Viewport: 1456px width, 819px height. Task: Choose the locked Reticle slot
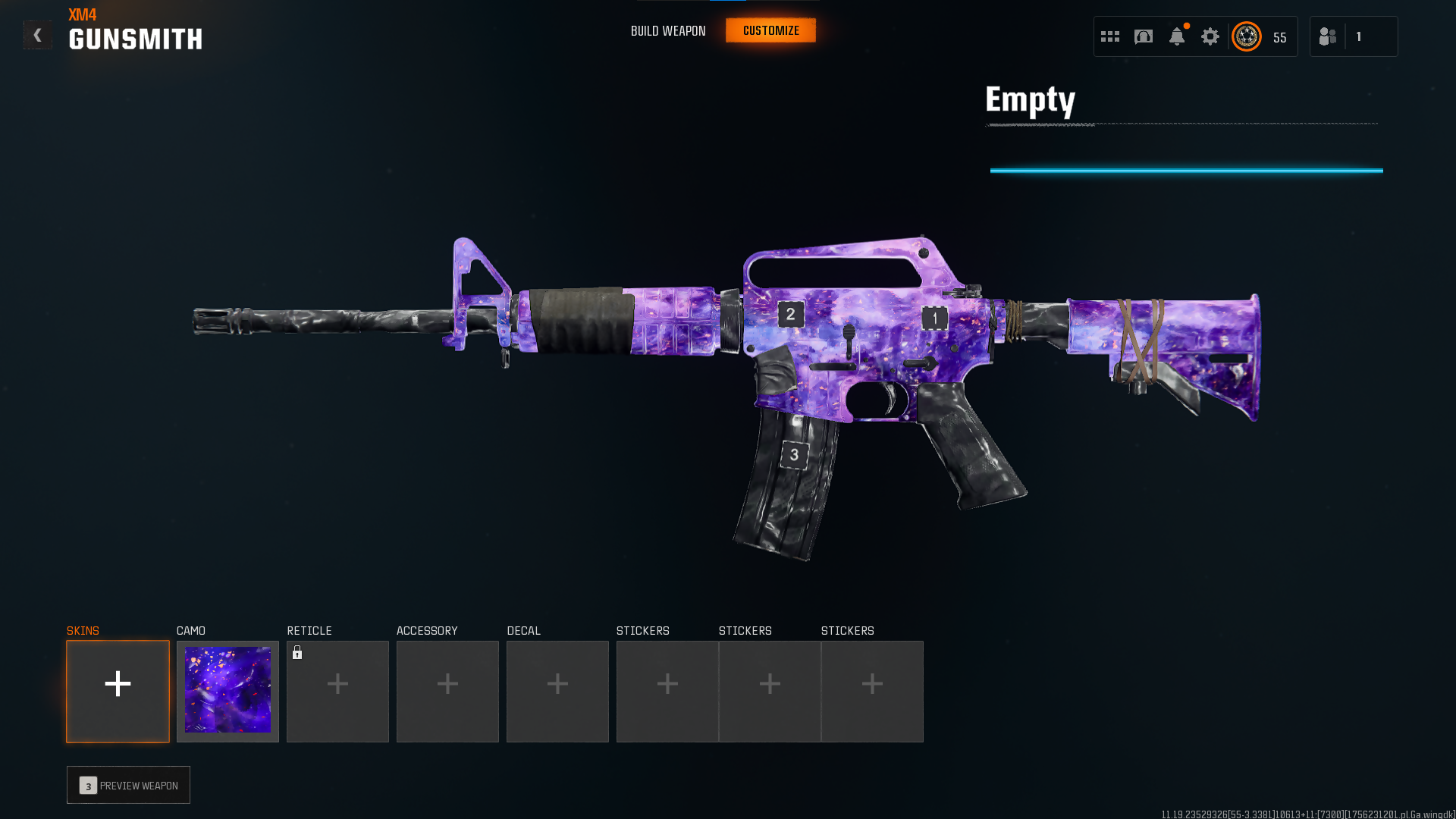(x=337, y=691)
